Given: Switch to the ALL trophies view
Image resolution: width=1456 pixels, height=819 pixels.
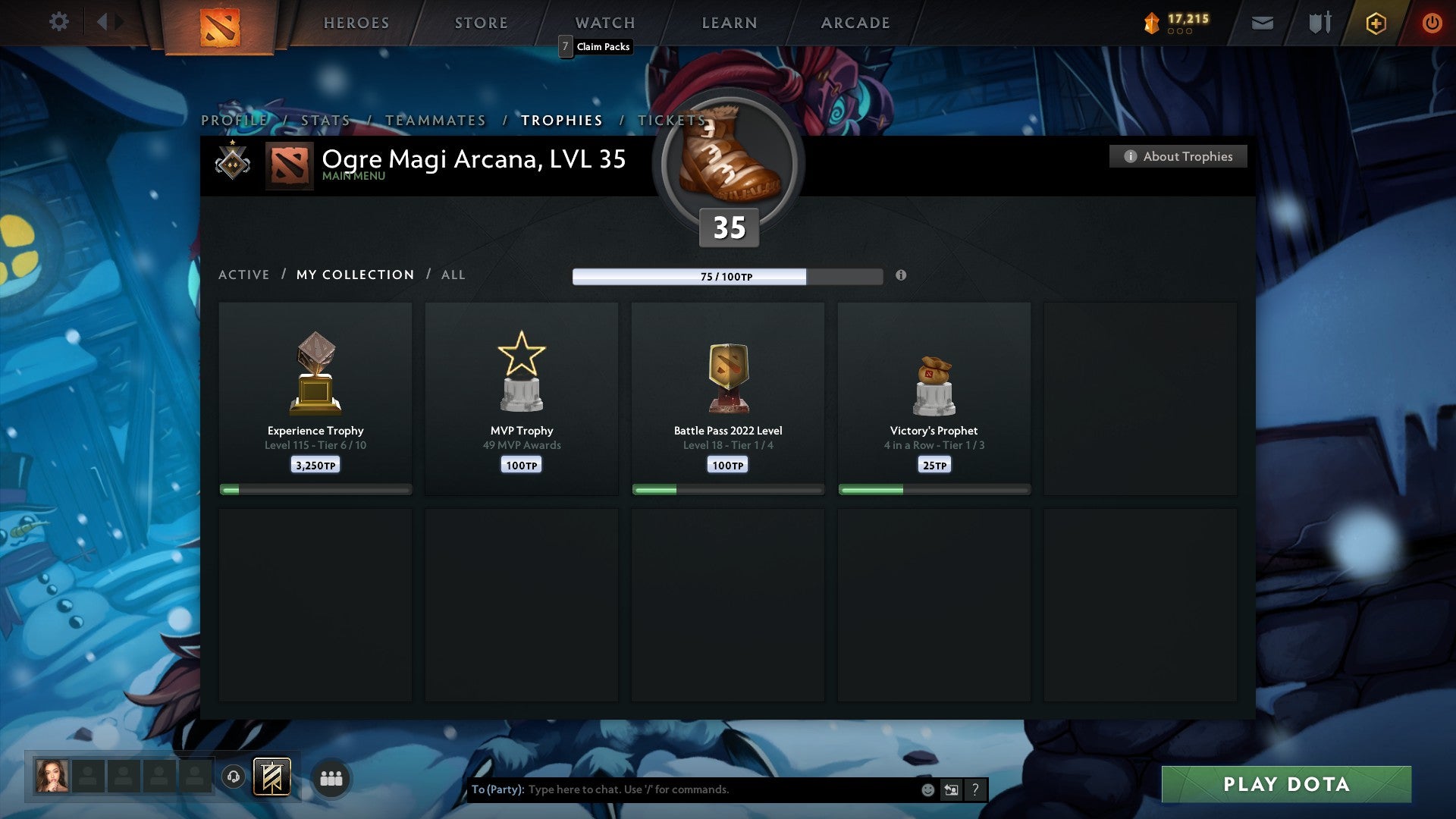Looking at the screenshot, I should [453, 275].
